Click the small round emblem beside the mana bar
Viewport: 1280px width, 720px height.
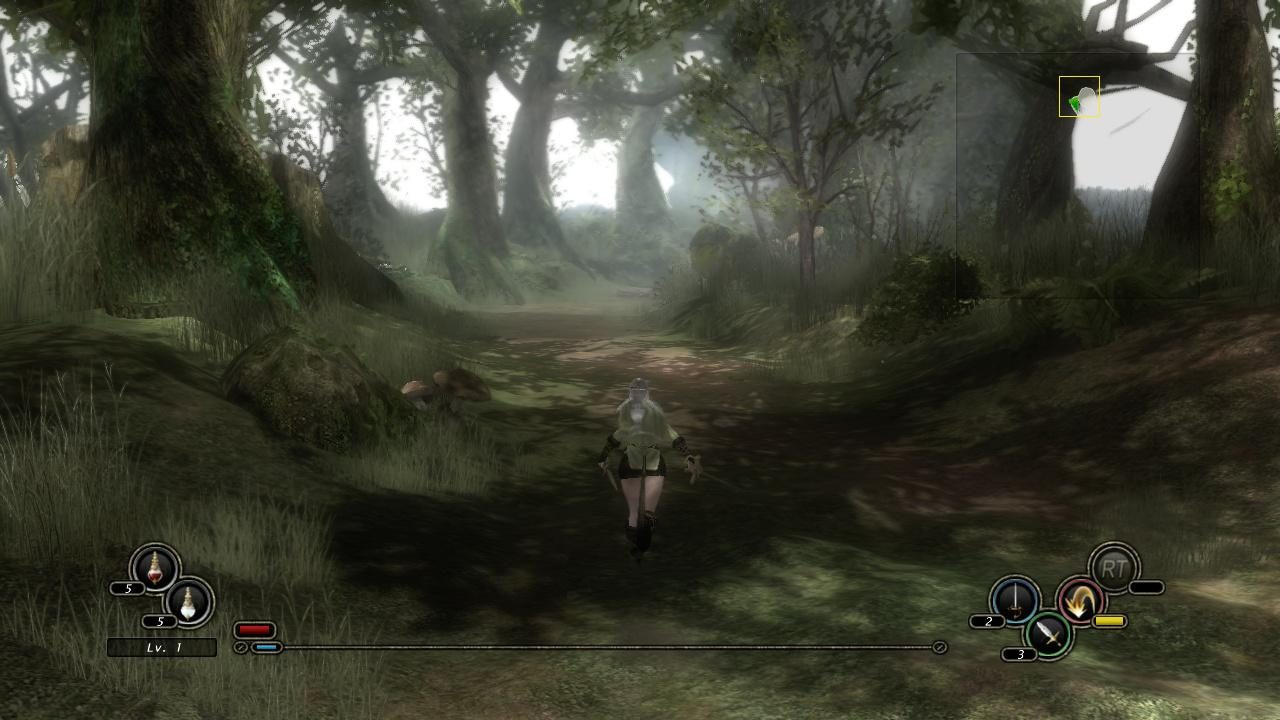(x=242, y=647)
